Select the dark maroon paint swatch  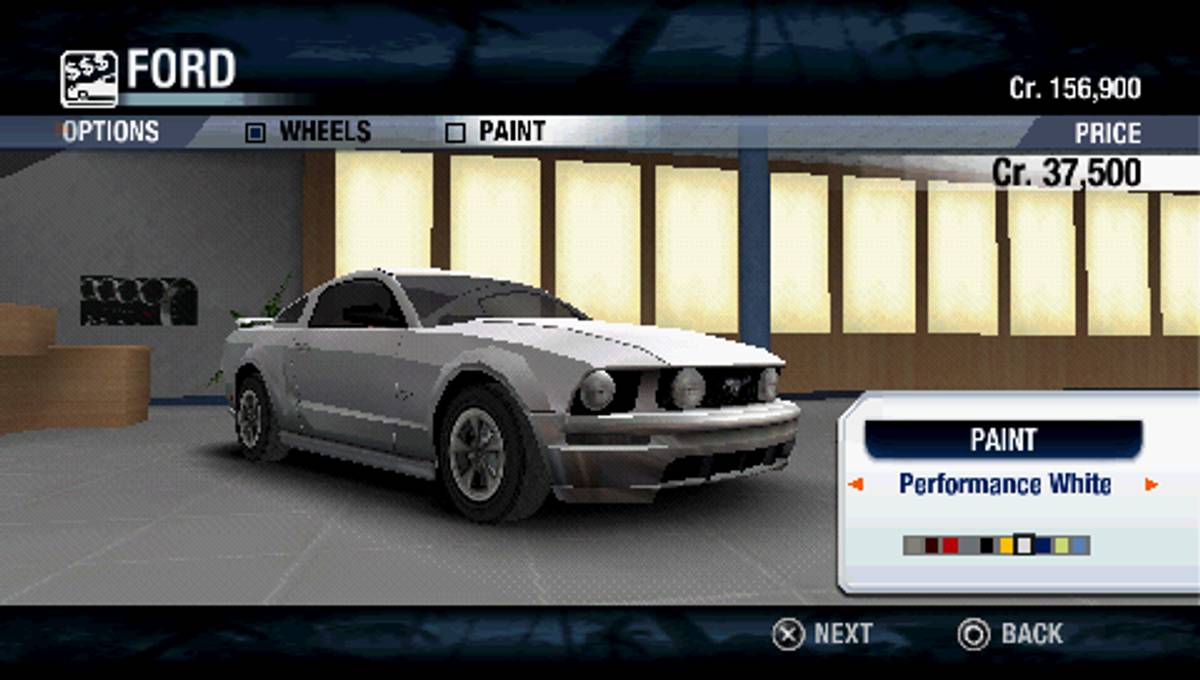[x=932, y=545]
